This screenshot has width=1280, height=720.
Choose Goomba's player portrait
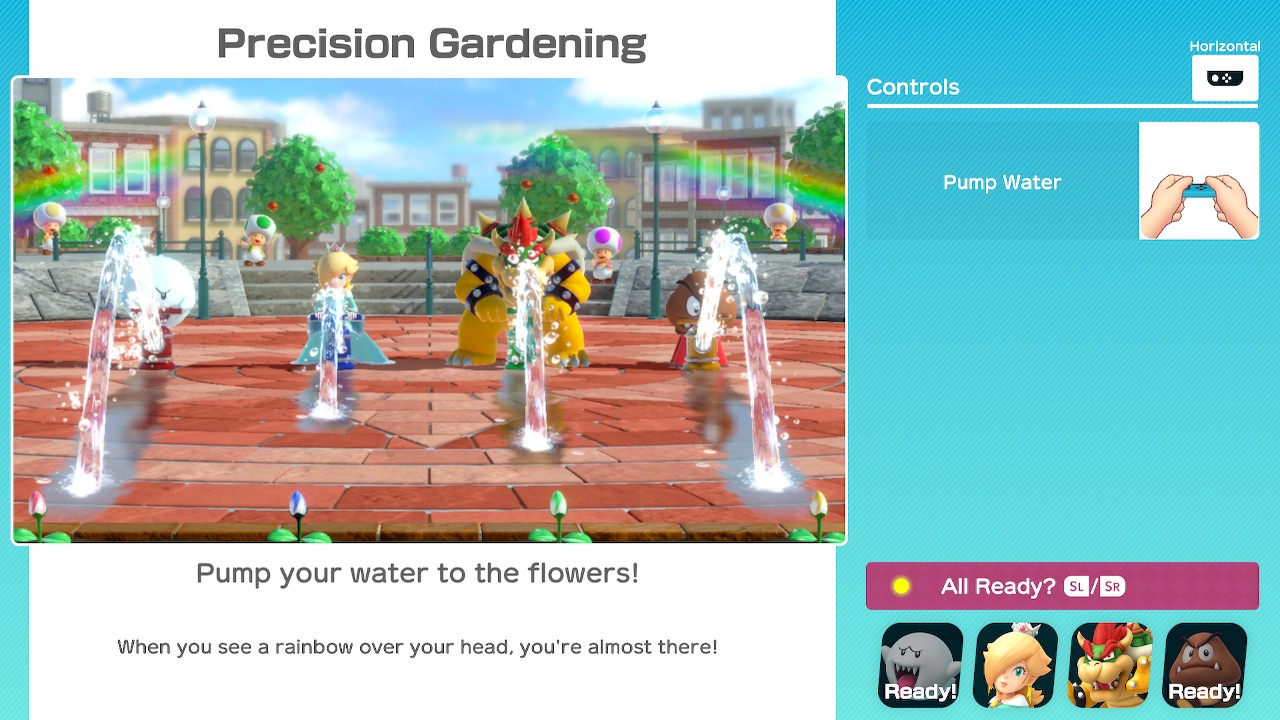point(1205,665)
